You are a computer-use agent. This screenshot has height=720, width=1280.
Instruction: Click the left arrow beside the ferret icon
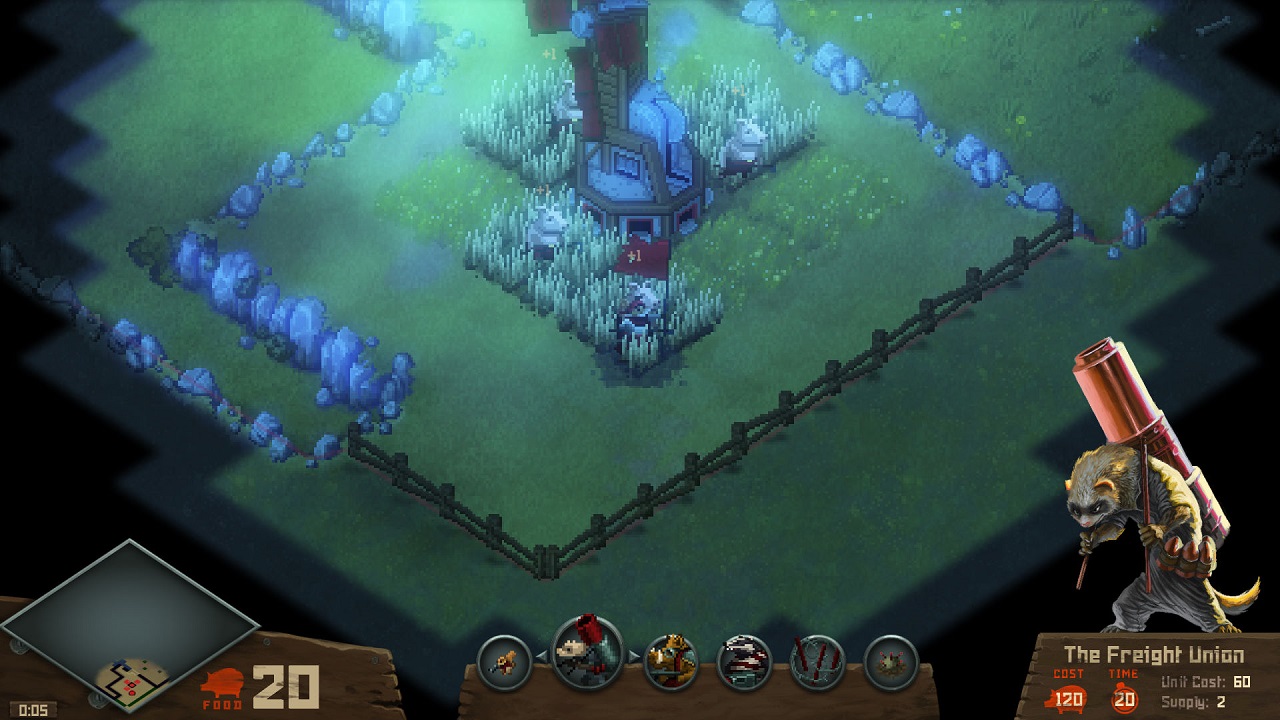tap(542, 657)
